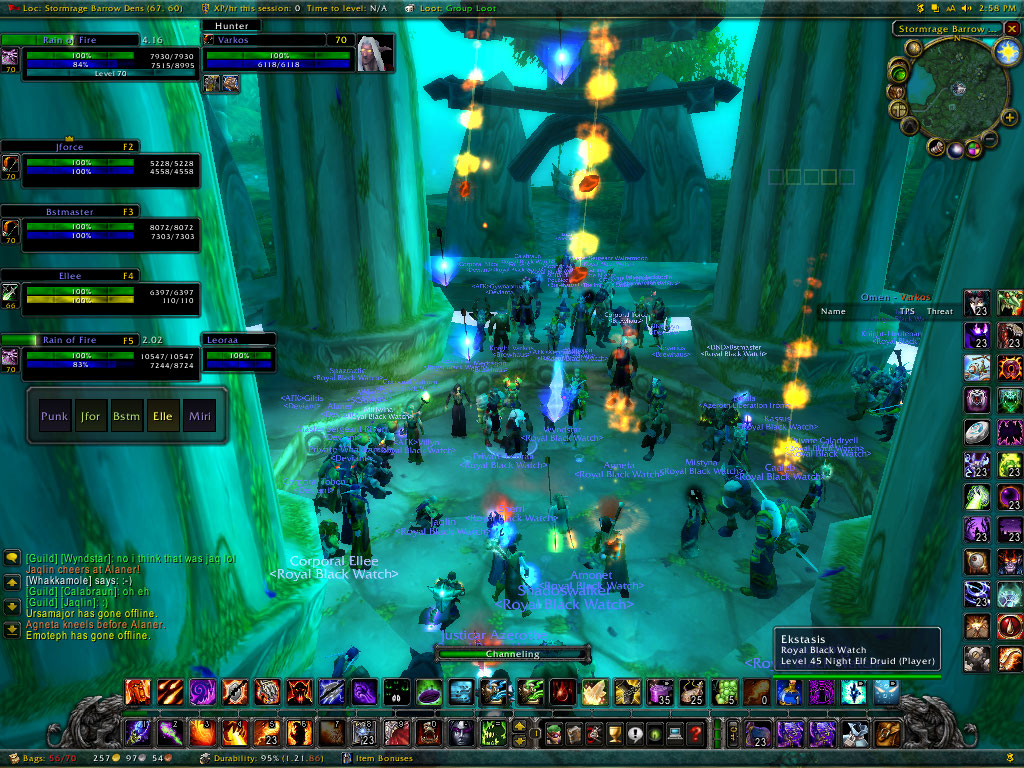Select the Punk button in the party panel
The image size is (1024, 768).
pos(54,416)
